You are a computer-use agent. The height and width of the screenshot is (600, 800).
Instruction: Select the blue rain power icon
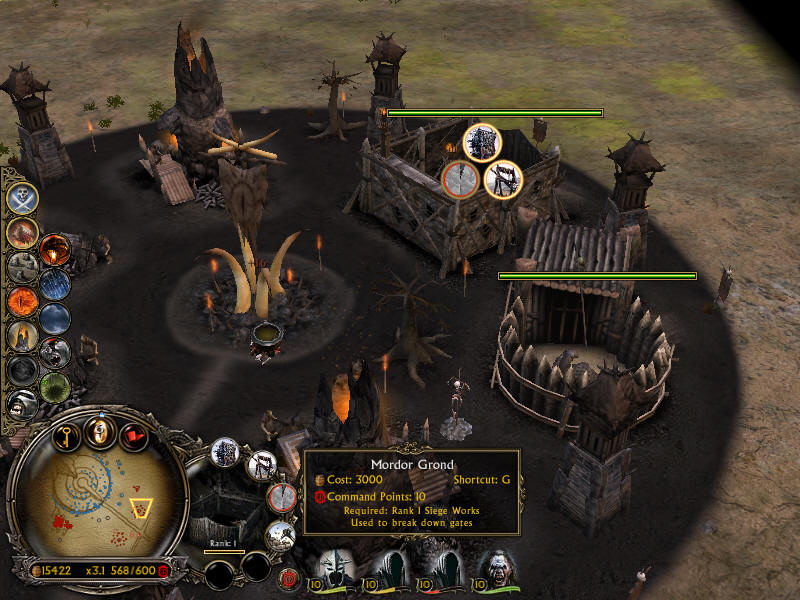55,284
